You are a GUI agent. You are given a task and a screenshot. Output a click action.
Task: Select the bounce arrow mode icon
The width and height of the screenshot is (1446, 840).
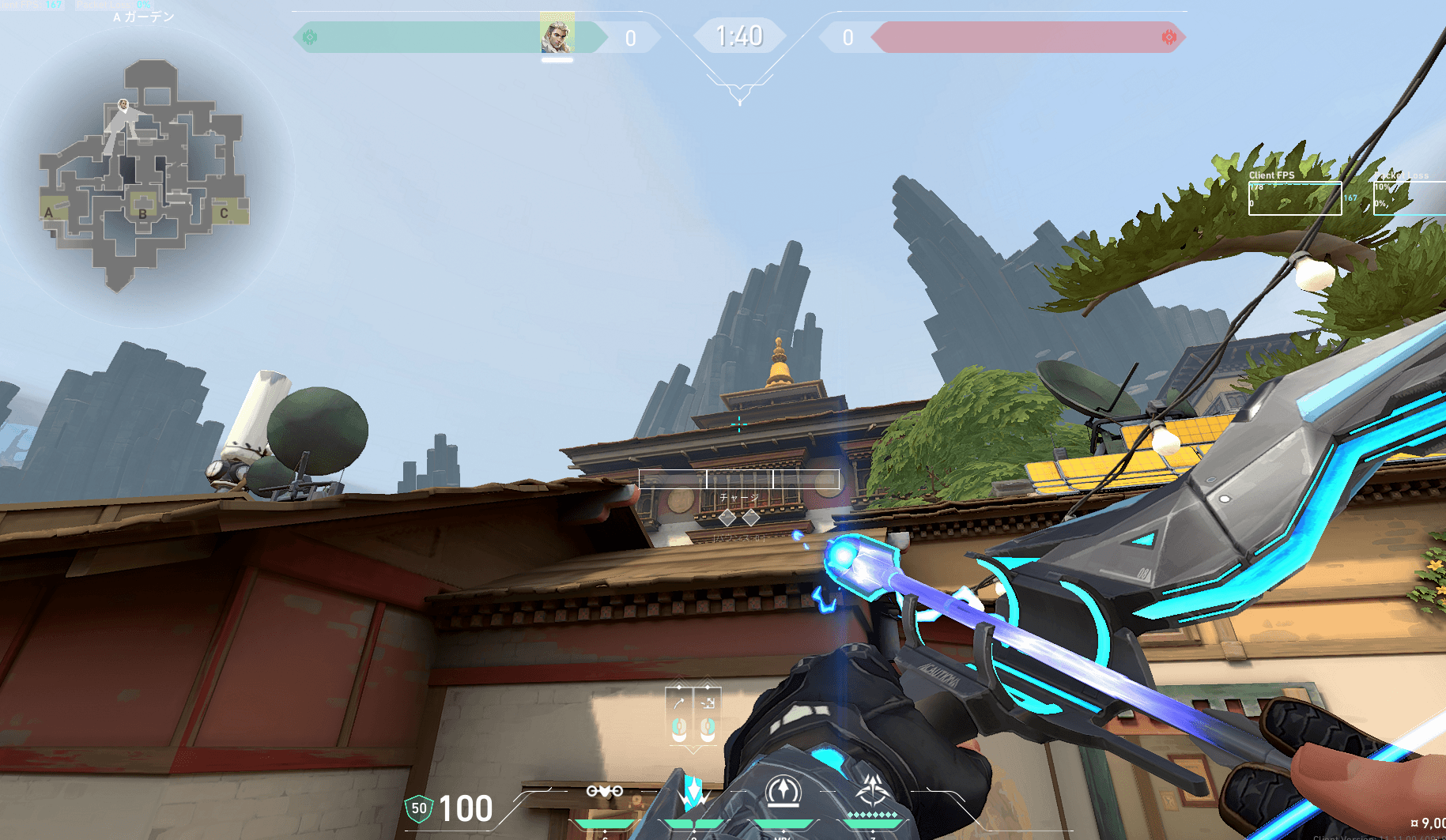pos(679,703)
